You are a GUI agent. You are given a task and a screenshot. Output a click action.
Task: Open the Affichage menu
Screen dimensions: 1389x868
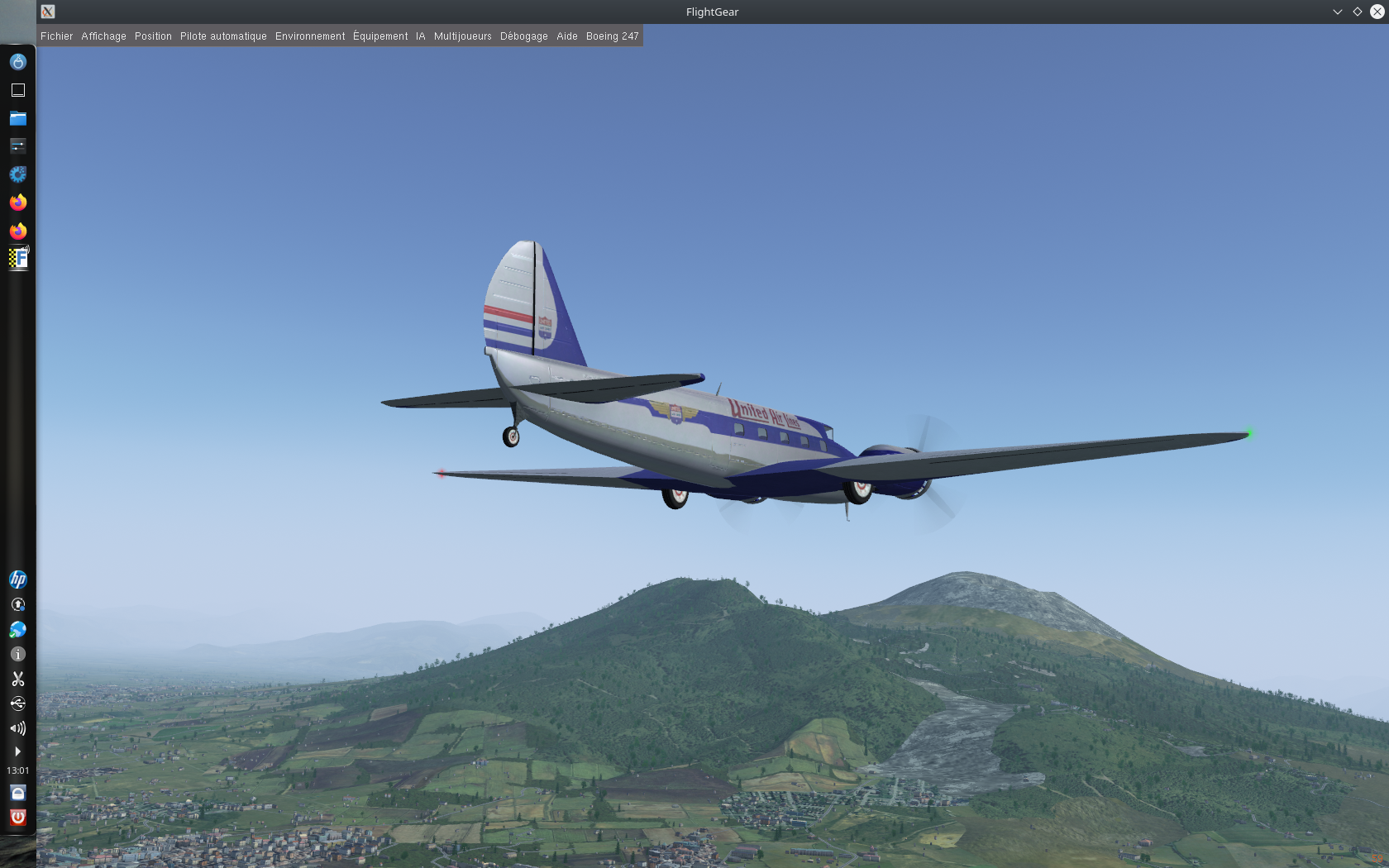[x=103, y=36]
